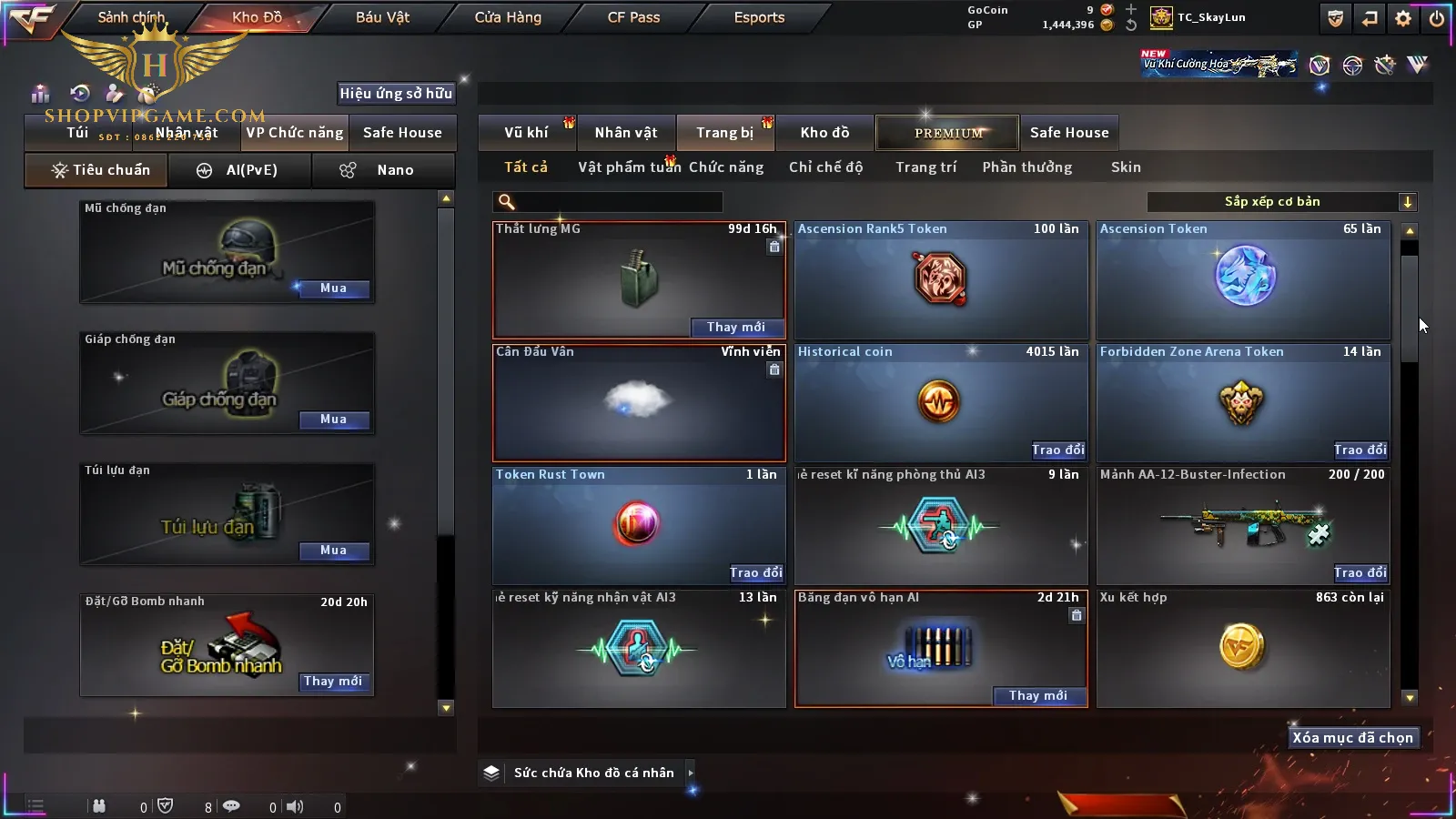Open the settings gear icon
Image resolution: width=1456 pixels, height=819 pixels.
pos(1403,17)
